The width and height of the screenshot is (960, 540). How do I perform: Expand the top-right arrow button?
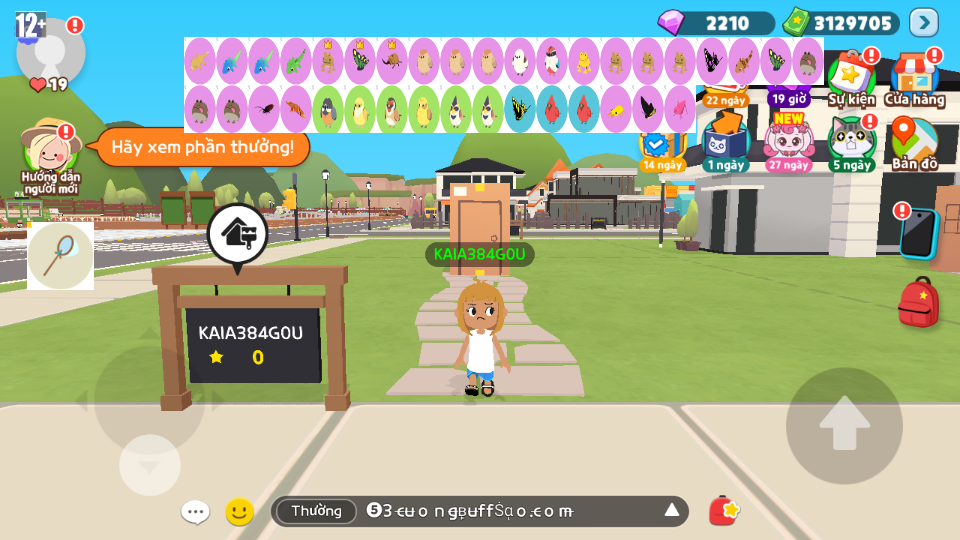tap(923, 22)
